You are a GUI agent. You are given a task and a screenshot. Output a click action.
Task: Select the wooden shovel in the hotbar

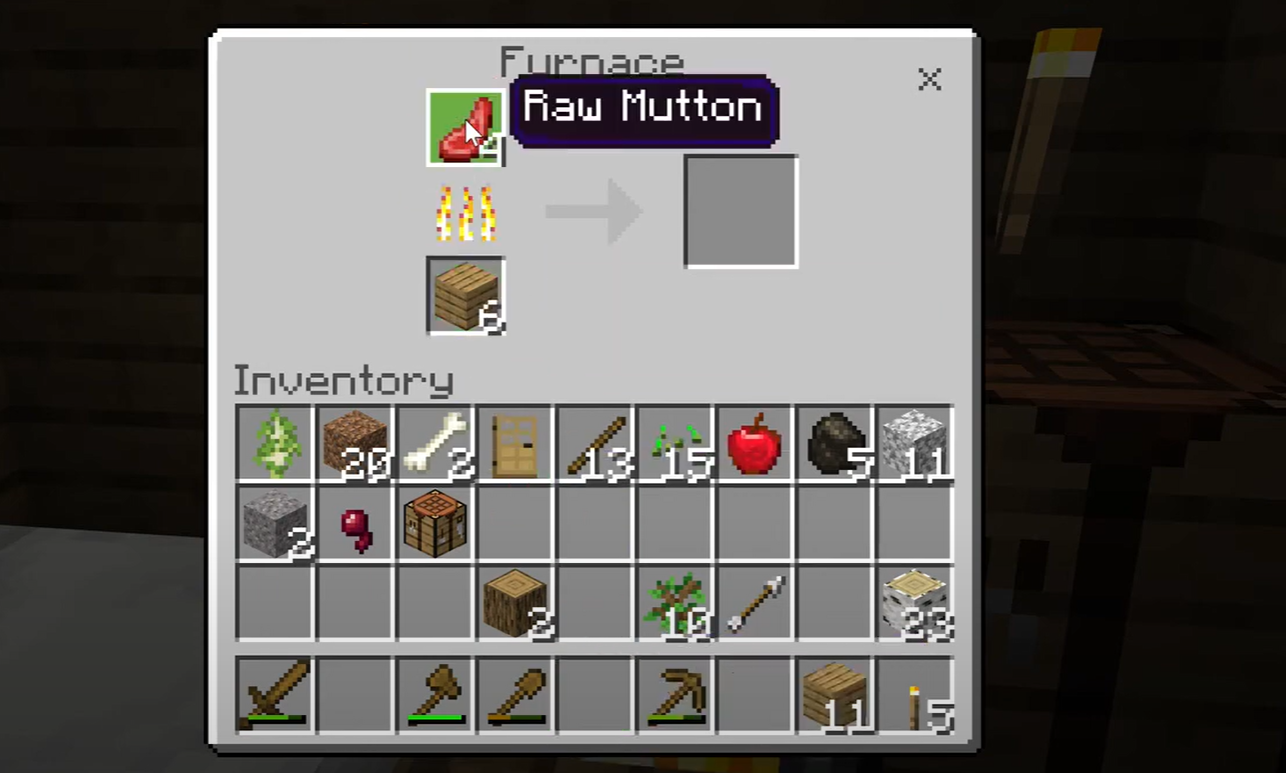(x=515, y=692)
